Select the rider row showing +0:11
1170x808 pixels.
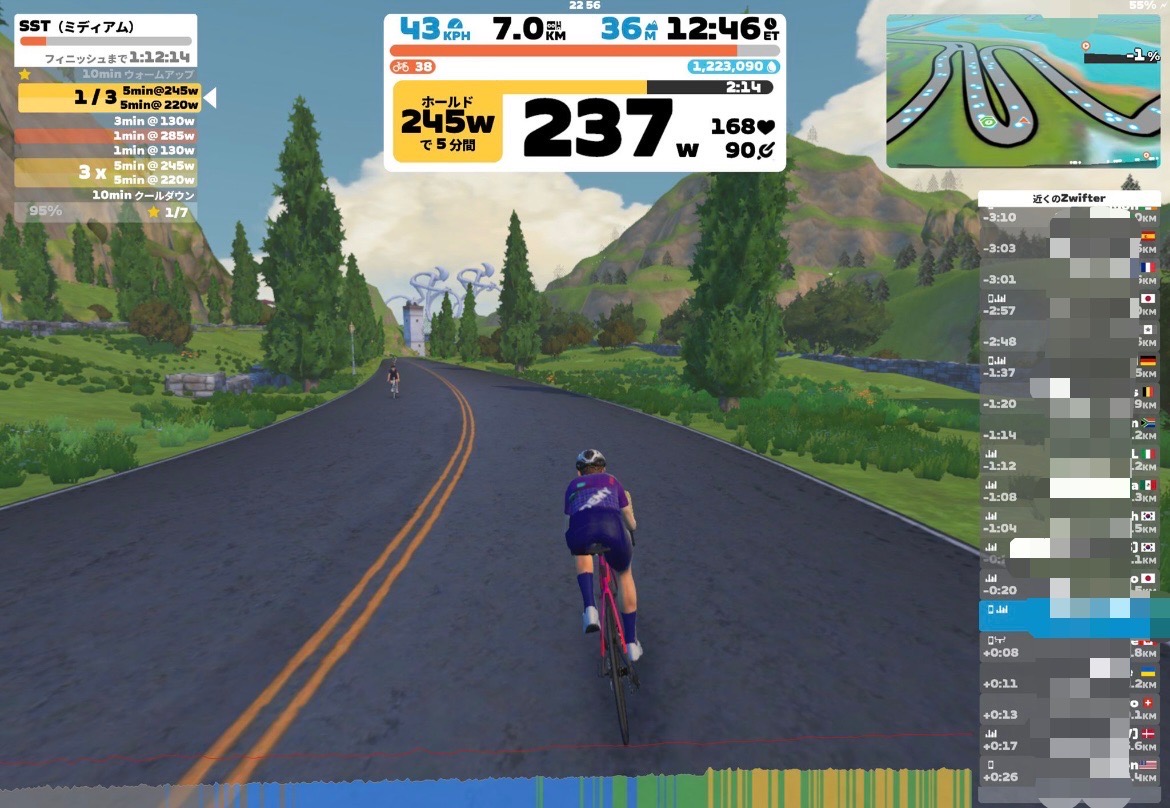point(1068,683)
